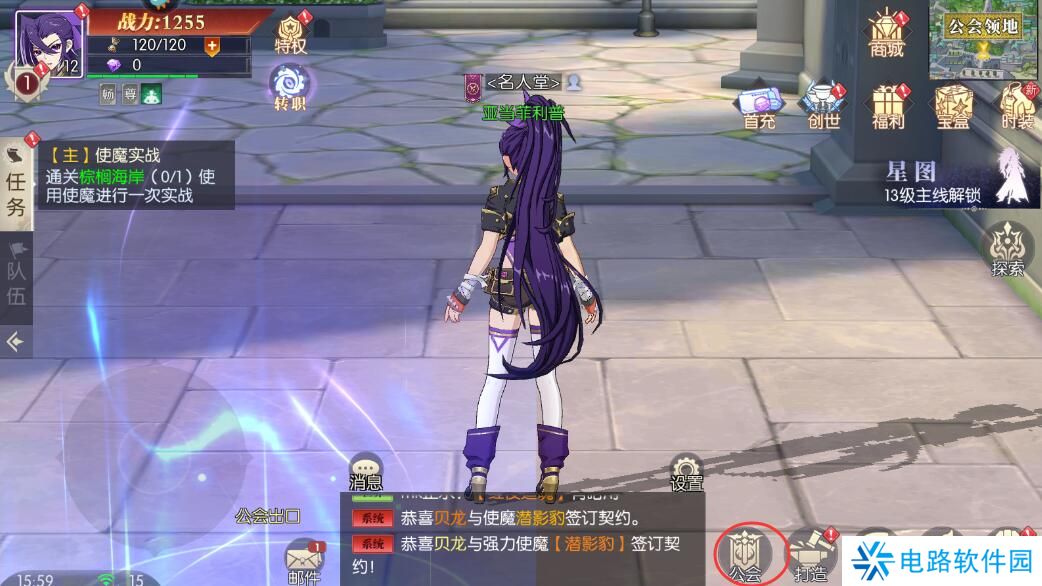This screenshot has height=586, width=1042.
Task: Open the 消息 message chat bubble
Action: click(x=367, y=472)
